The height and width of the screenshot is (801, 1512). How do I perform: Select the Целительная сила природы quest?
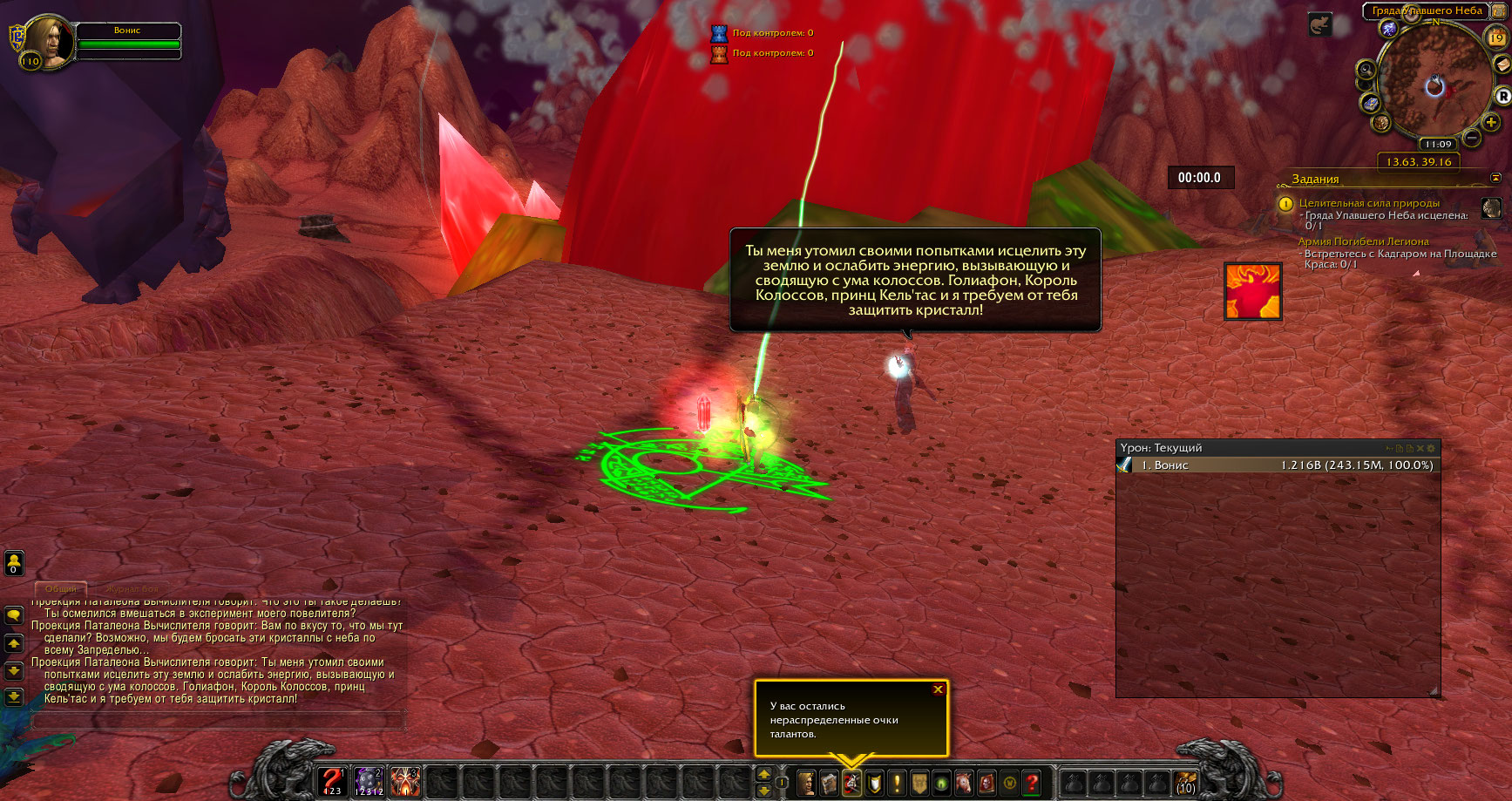click(x=1368, y=203)
